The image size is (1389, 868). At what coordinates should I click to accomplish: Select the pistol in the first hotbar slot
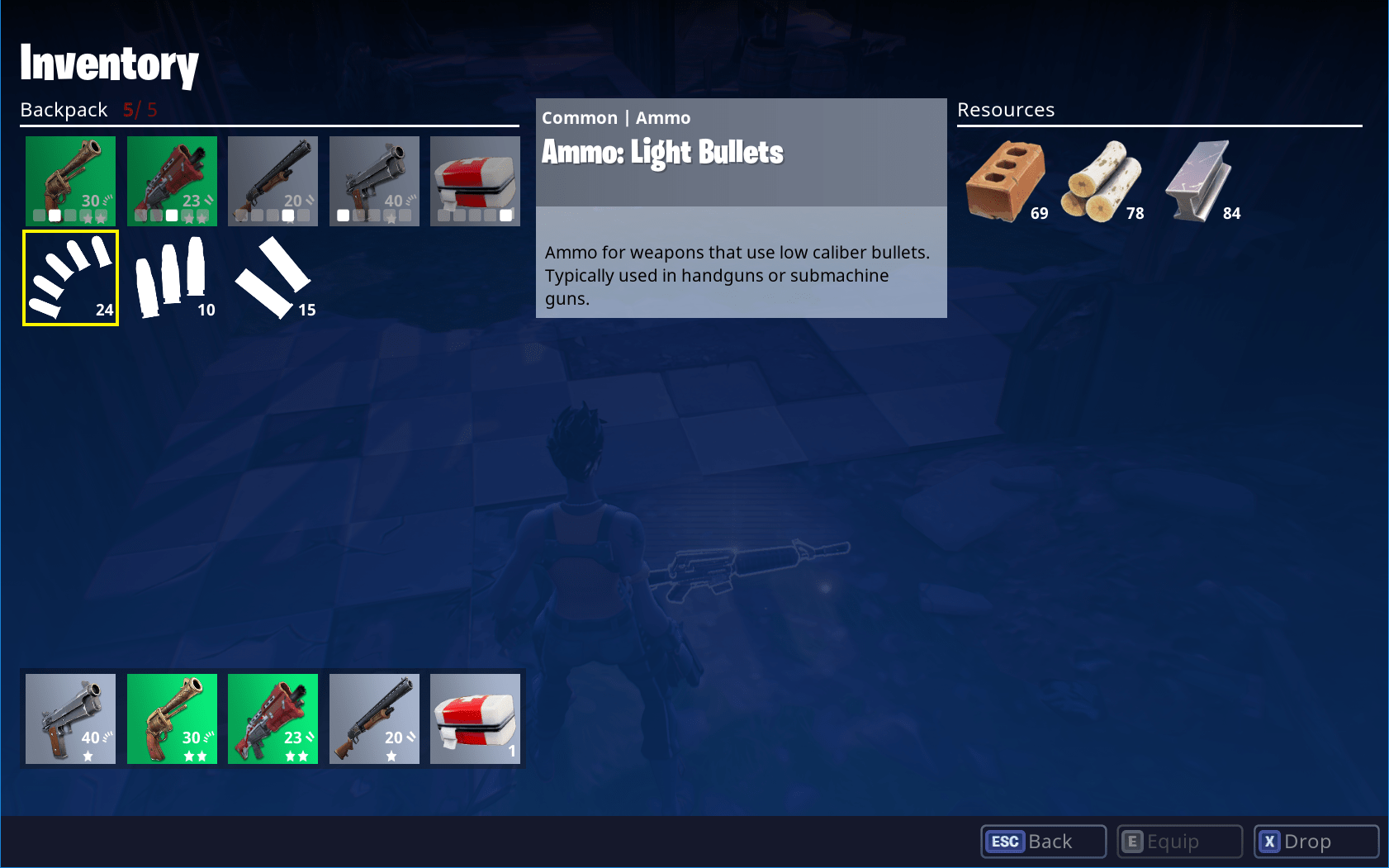tap(70, 719)
